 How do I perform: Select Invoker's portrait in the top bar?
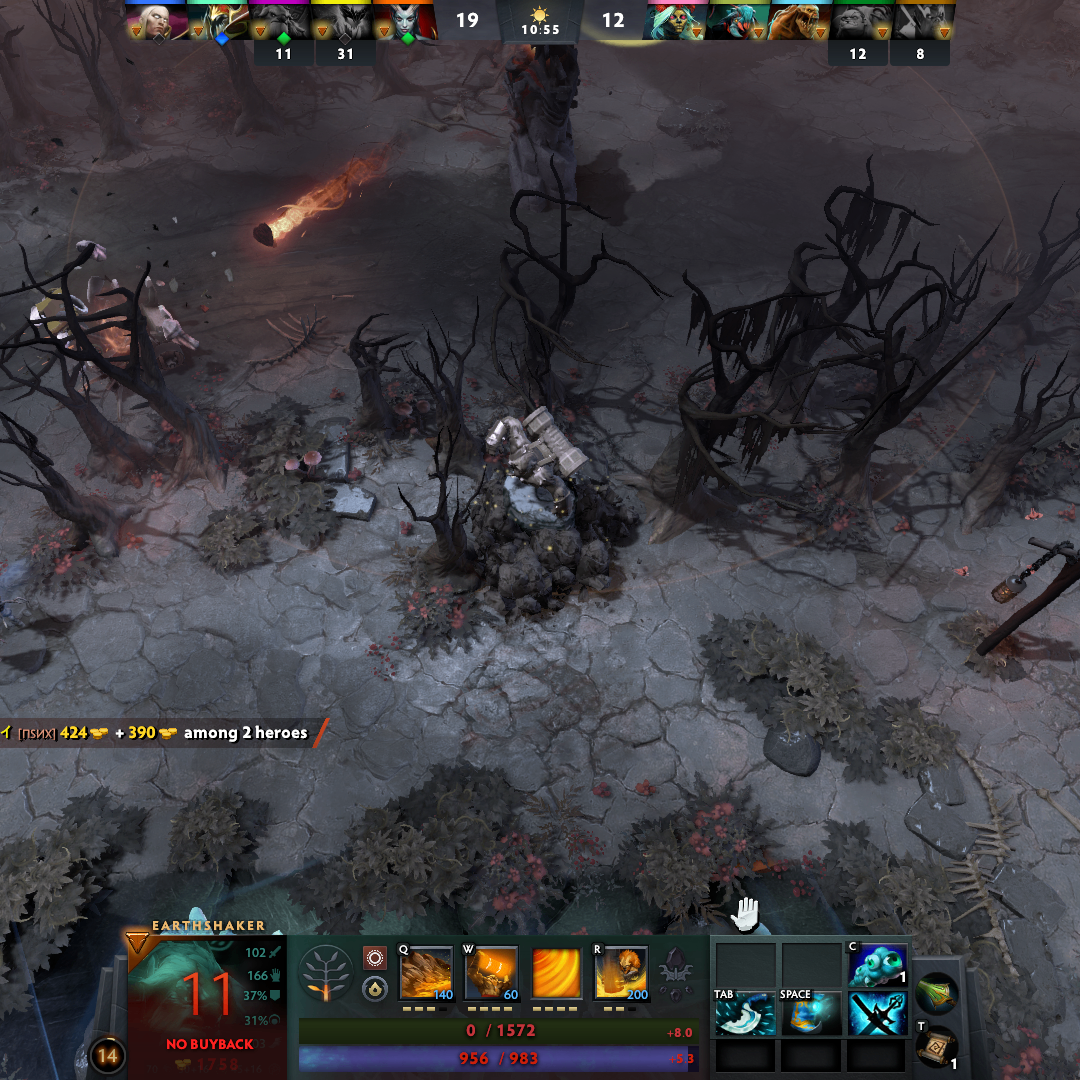click(156, 22)
